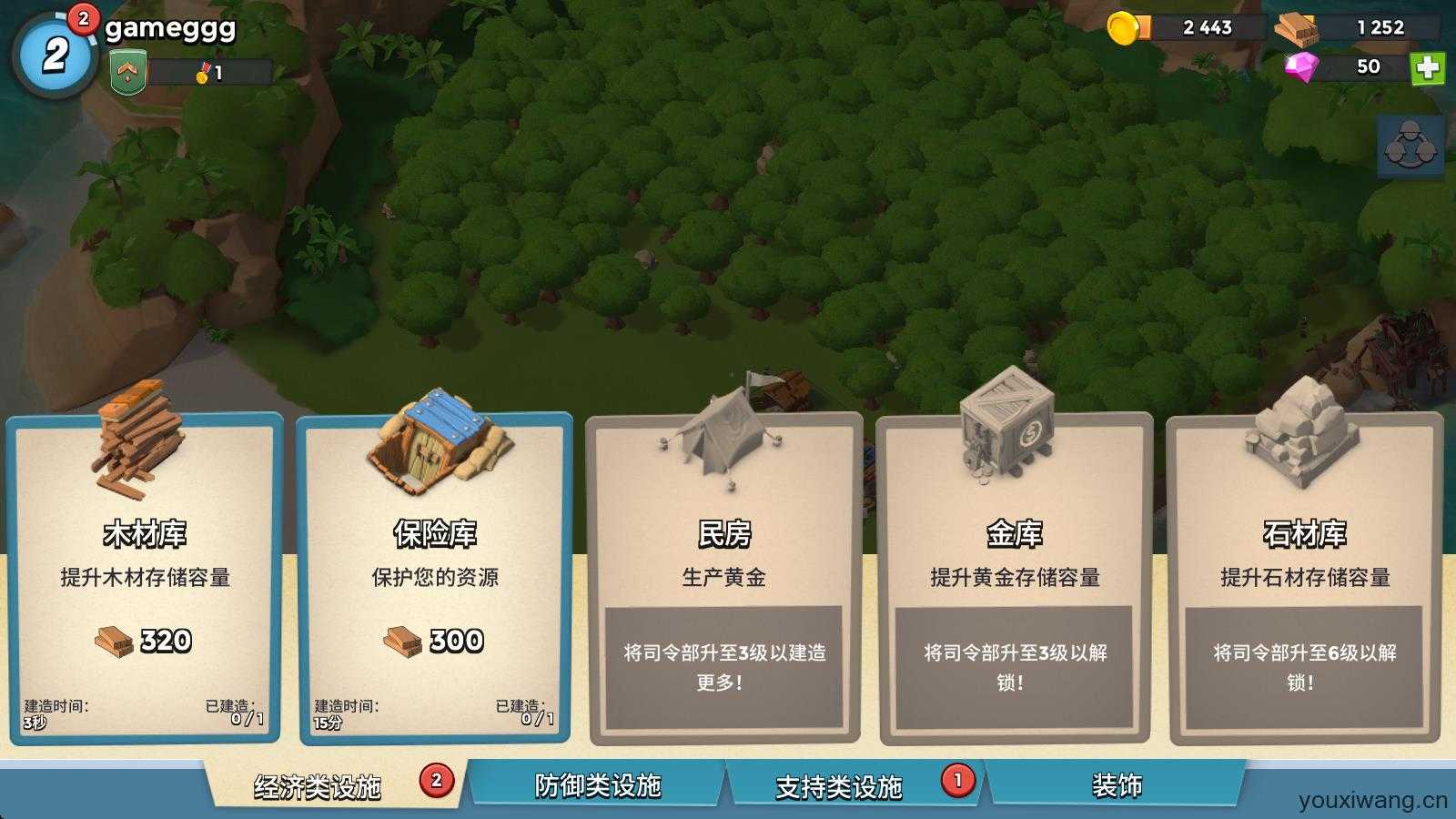Viewport: 1456px width, 819px height.
Task: Click the rank badge next to gameggg
Action: [x=129, y=71]
